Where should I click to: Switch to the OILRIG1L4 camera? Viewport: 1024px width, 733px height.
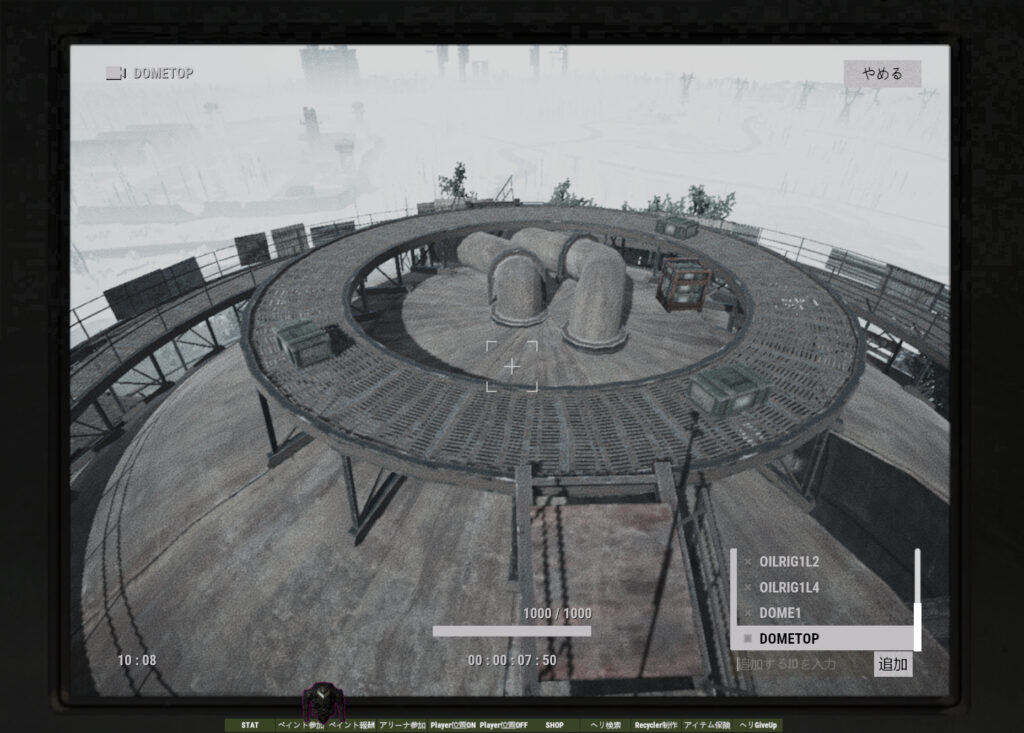pyautogui.click(x=789, y=587)
